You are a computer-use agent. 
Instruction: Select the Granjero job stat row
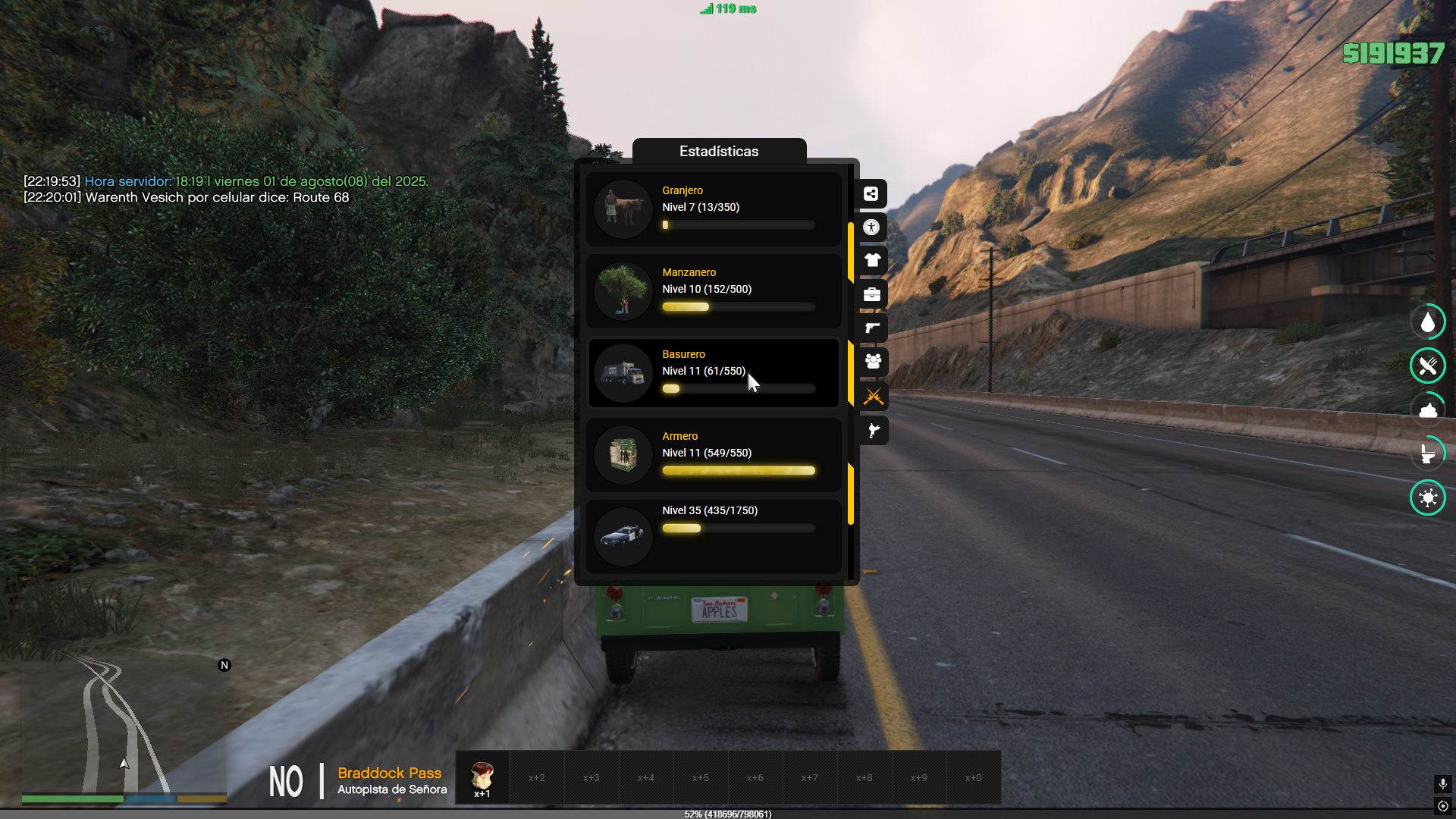pyautogui.click(x=713, y=209)
